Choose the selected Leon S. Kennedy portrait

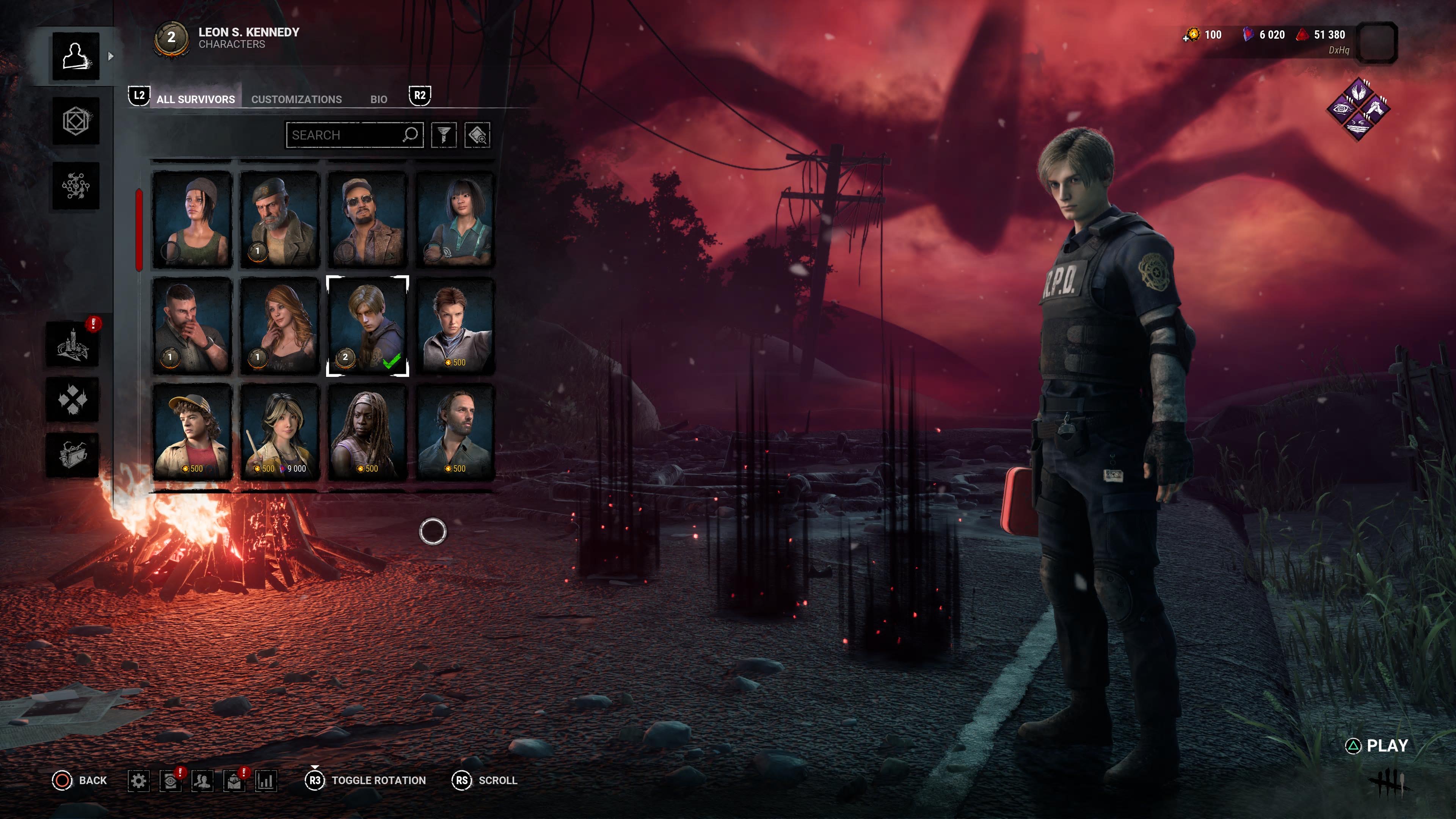tap(367, 326)
